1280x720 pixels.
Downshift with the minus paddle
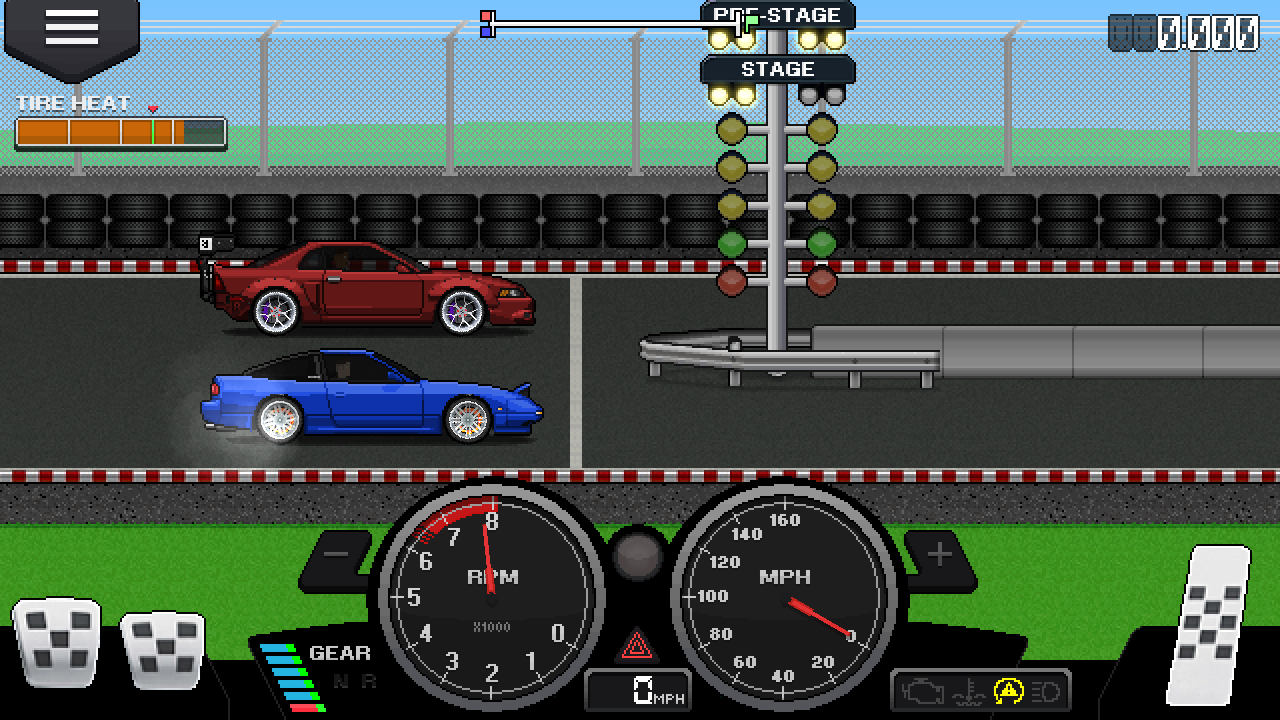[x=337, y=555]
